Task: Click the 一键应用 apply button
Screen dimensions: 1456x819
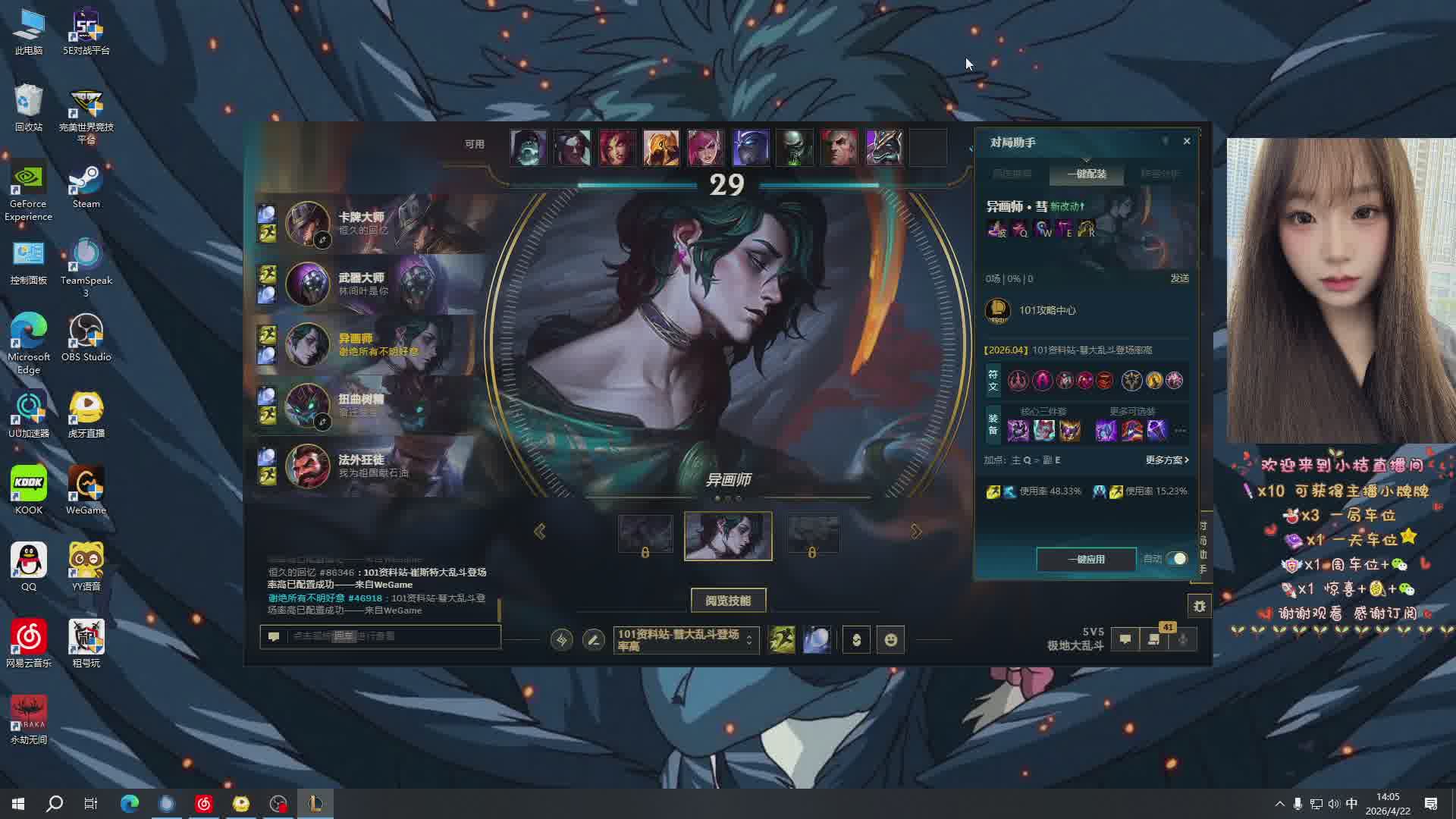Action: tap(1086, 559)
